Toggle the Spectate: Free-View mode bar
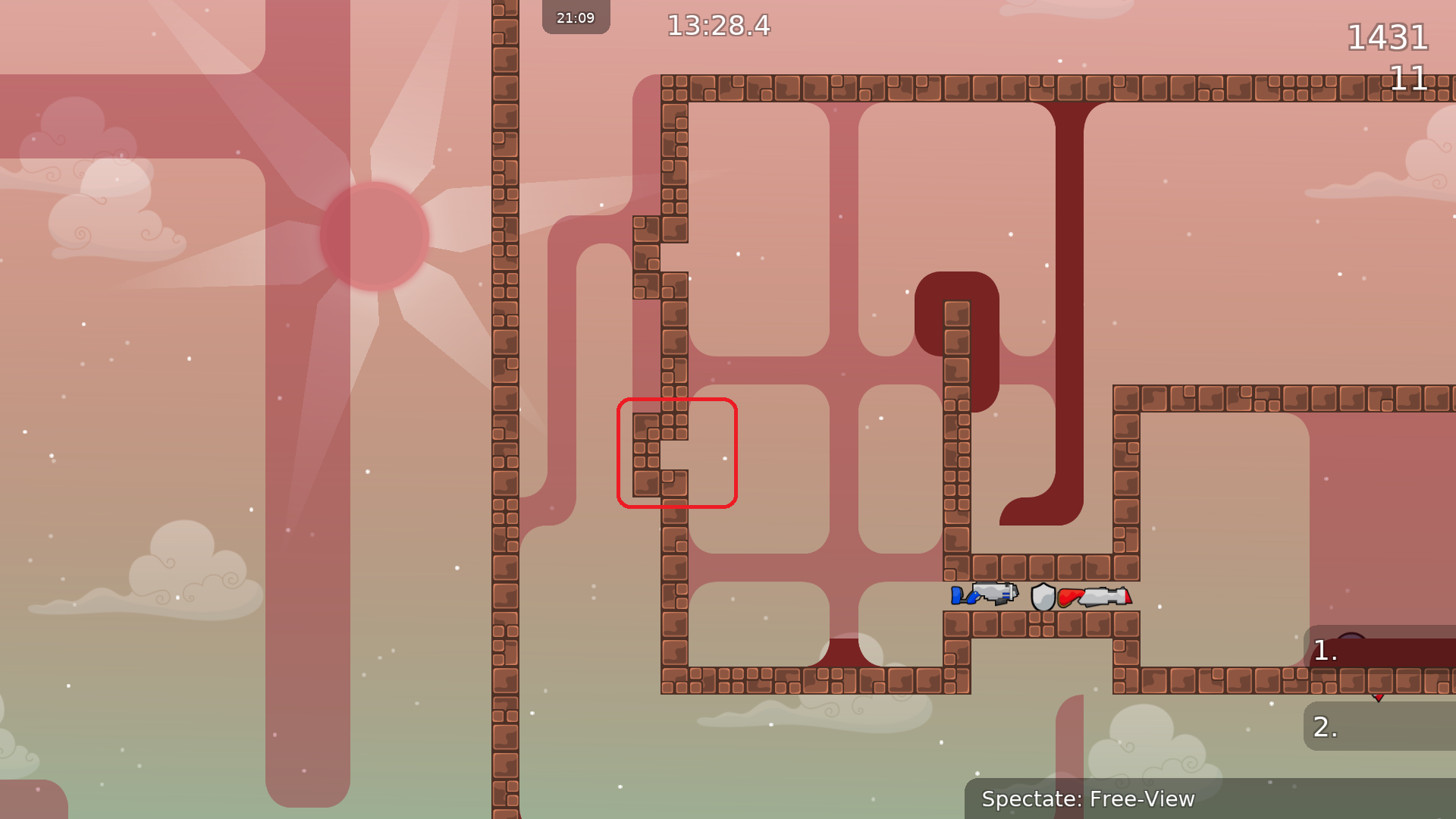Image resolution: width=1456 pixels, height=819 pixels. click(1088, 799)
